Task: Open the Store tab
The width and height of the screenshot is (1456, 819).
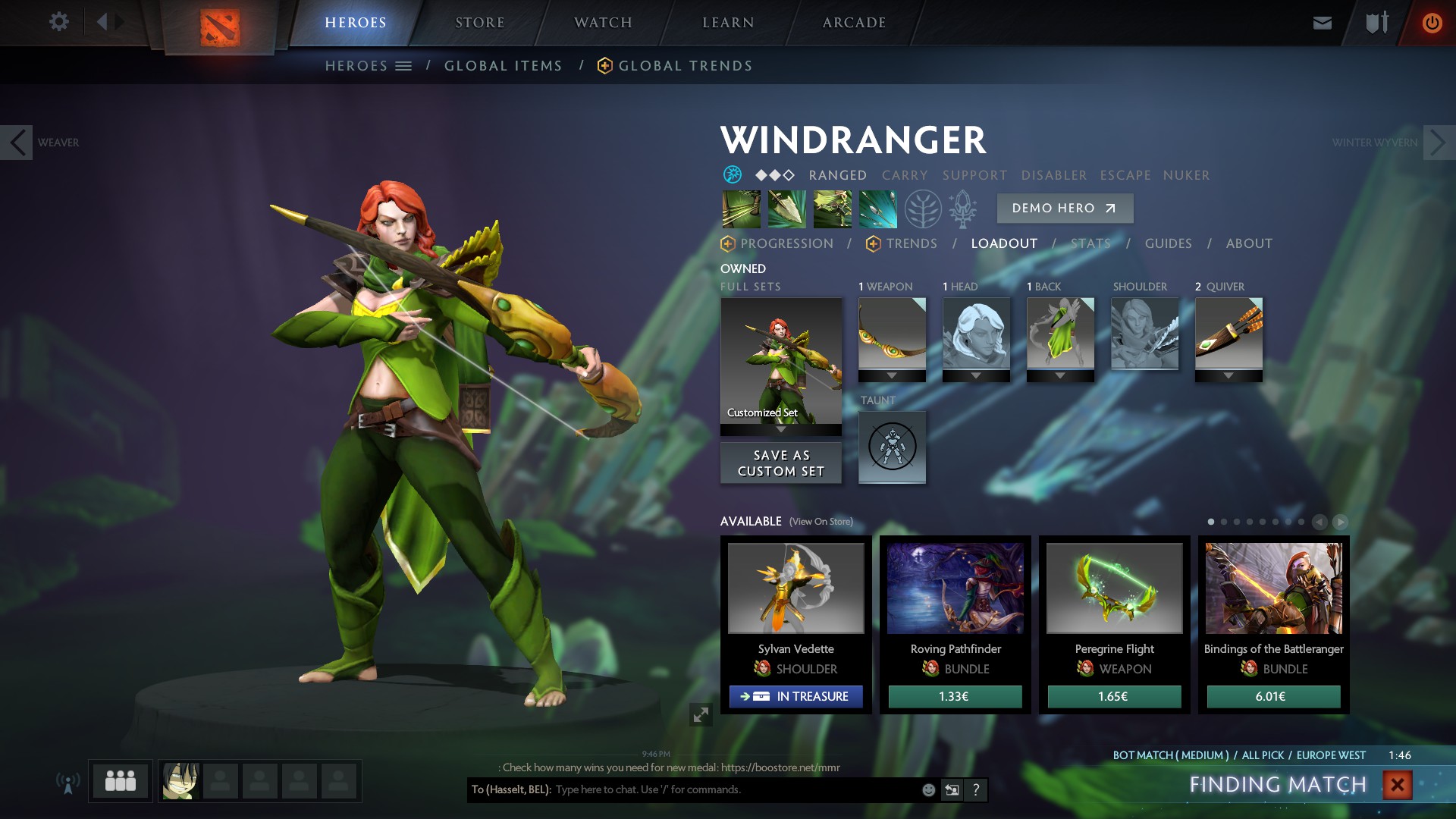Action: point(479,23)
